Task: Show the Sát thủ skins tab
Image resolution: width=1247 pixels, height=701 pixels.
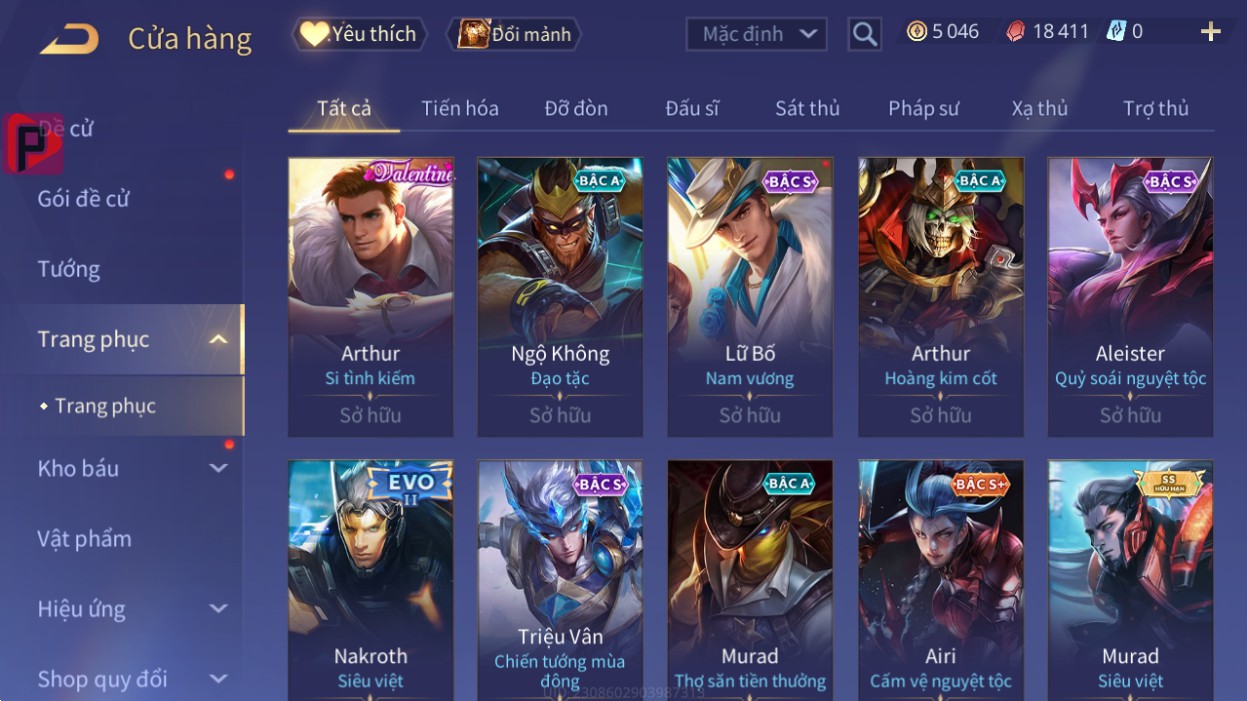Action: [x=807, y=108]
